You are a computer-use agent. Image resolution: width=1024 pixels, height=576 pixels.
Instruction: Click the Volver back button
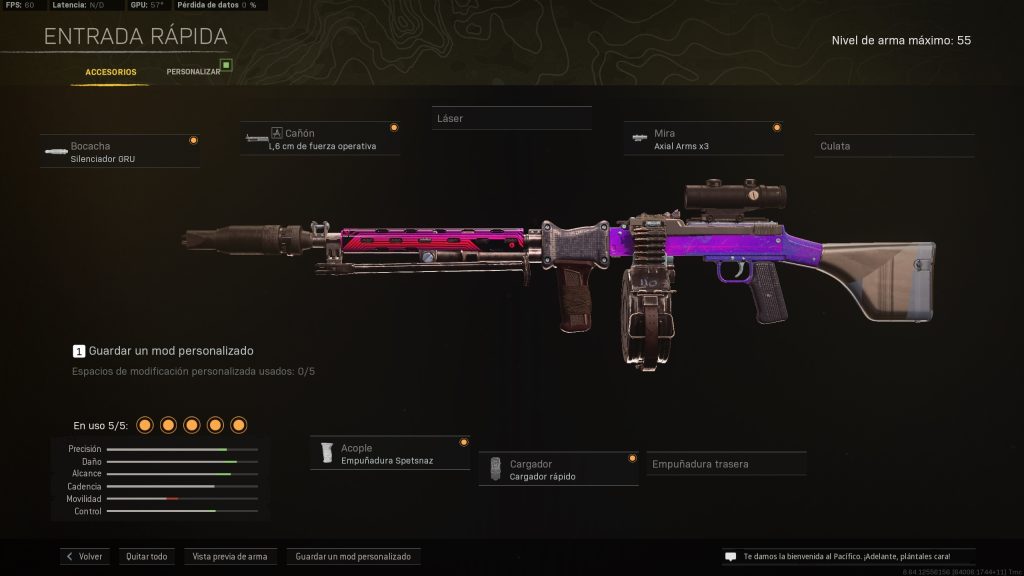coord(85,556)
